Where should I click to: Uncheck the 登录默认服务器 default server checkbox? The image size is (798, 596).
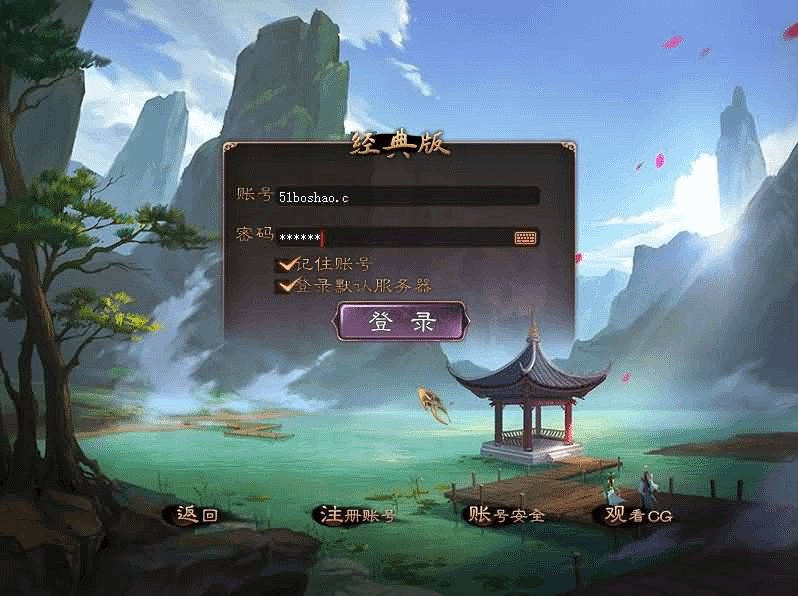point(288,286)
